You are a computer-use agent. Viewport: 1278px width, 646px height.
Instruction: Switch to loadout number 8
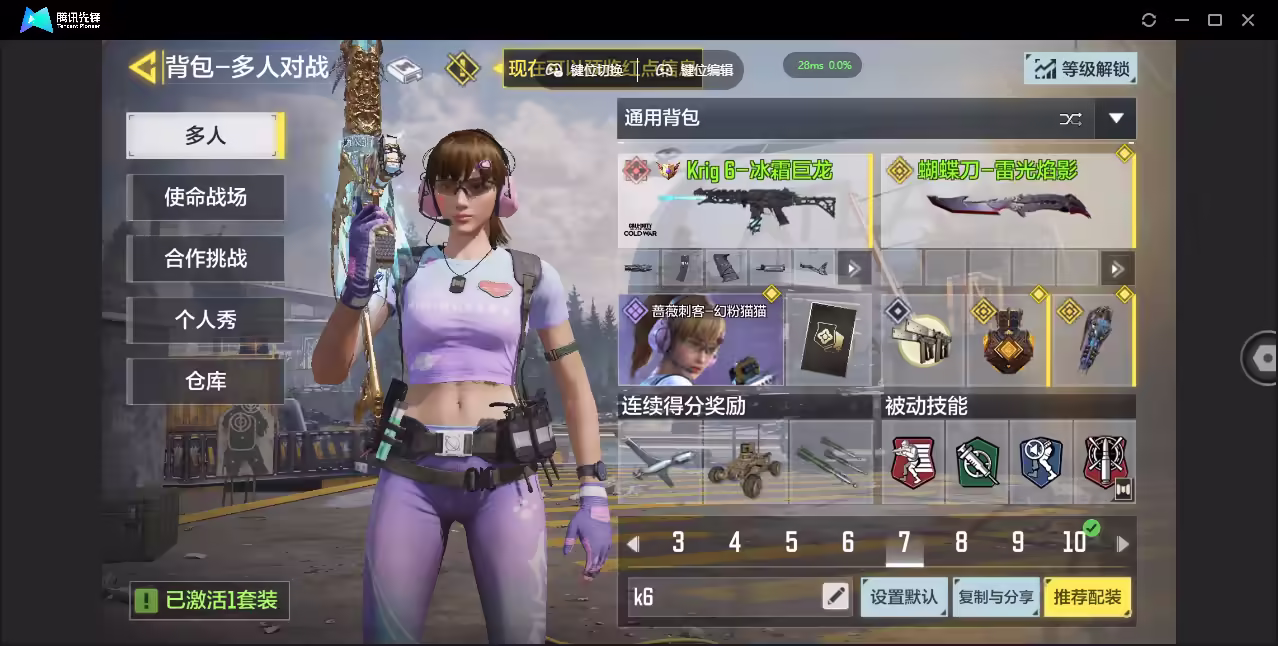click(961, 543)
